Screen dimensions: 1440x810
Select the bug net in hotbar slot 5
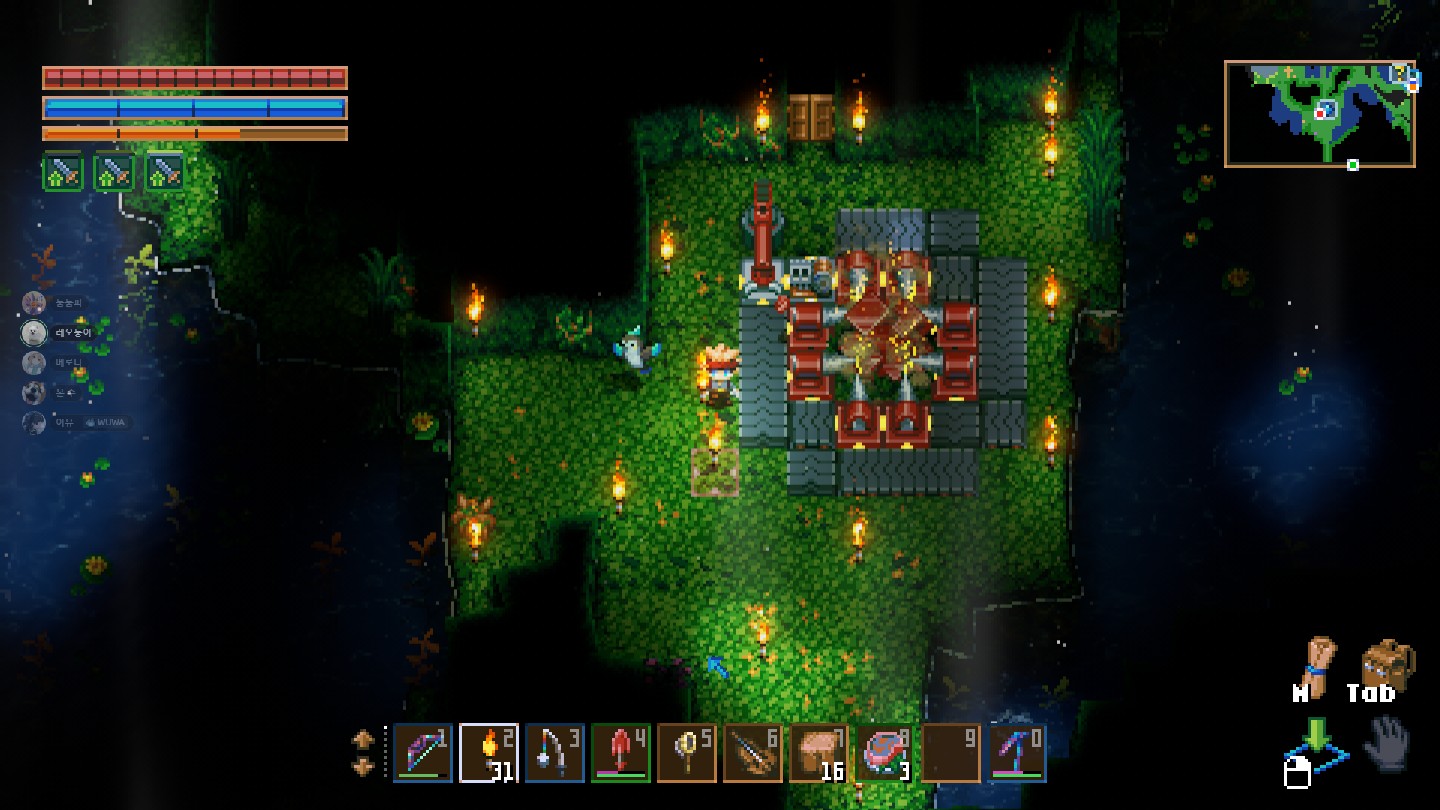[x=687, y=753]
